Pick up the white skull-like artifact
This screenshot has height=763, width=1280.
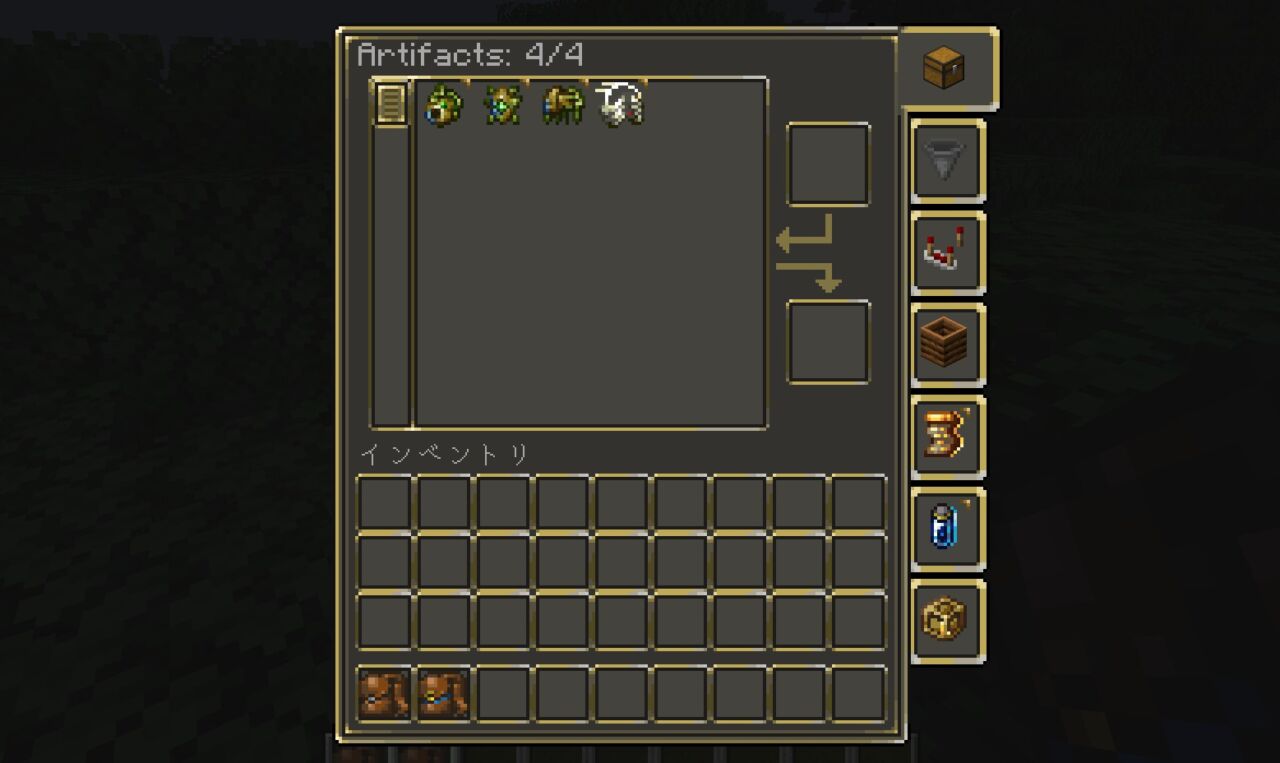click(x=619, y=105)
